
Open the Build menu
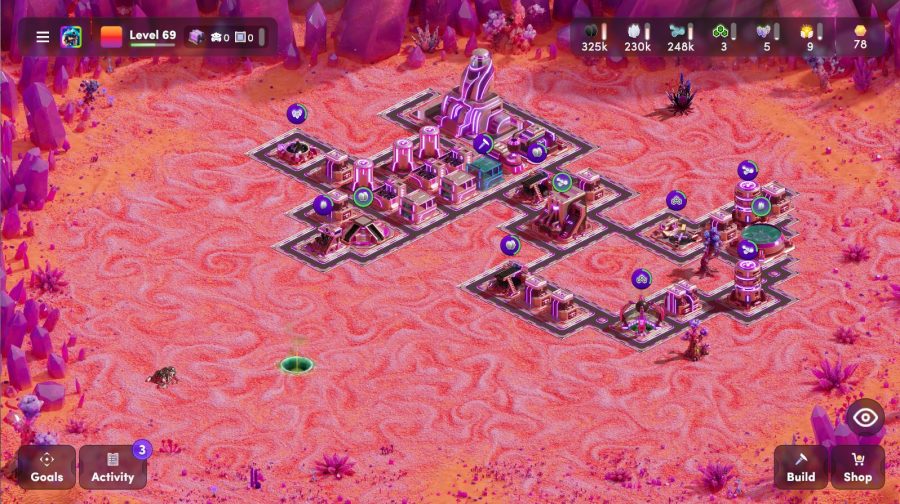coord(800,467)
